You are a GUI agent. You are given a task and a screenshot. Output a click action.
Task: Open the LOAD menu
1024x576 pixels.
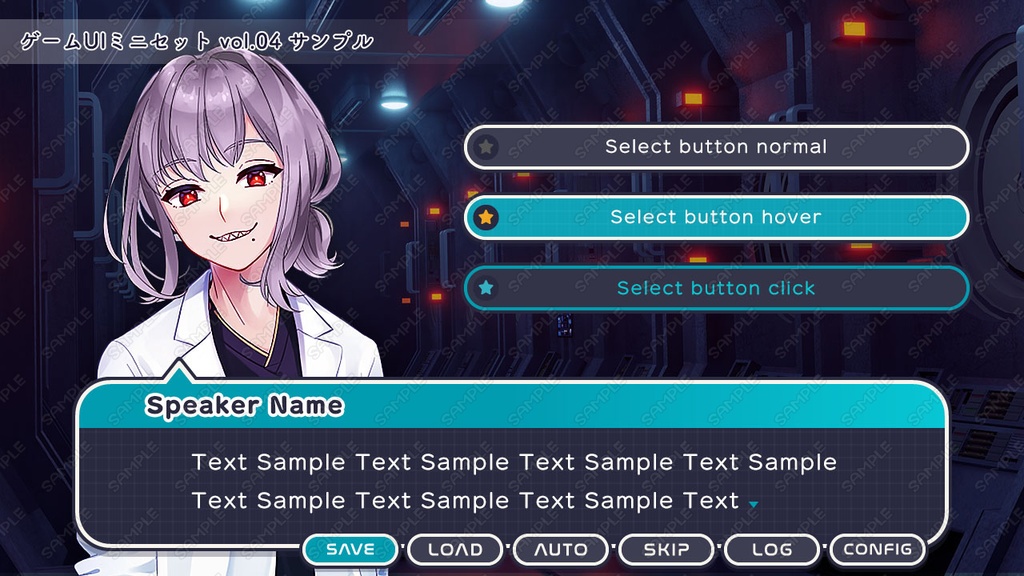(455, 549)
